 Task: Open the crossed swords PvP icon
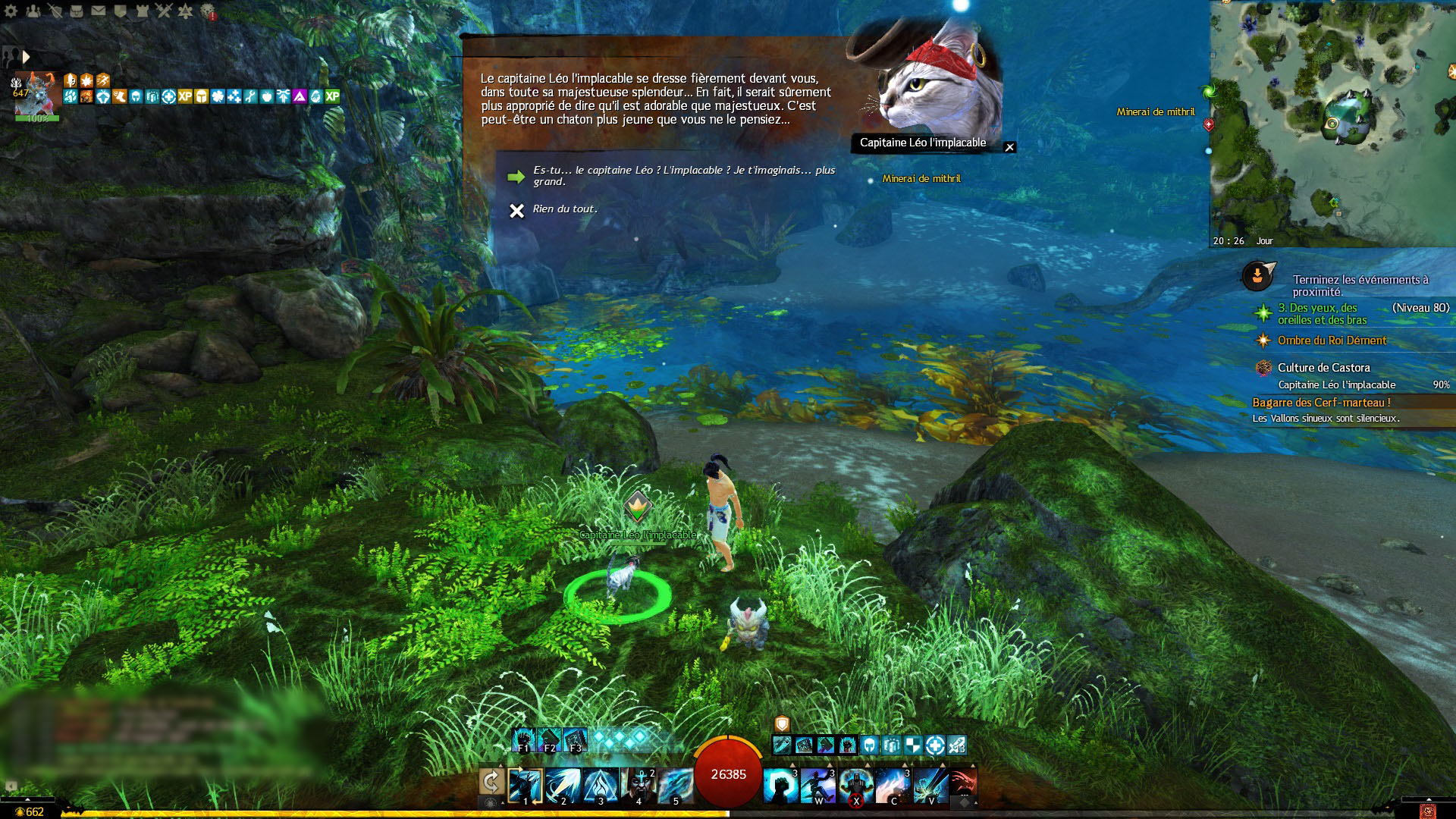coord(164,11)
